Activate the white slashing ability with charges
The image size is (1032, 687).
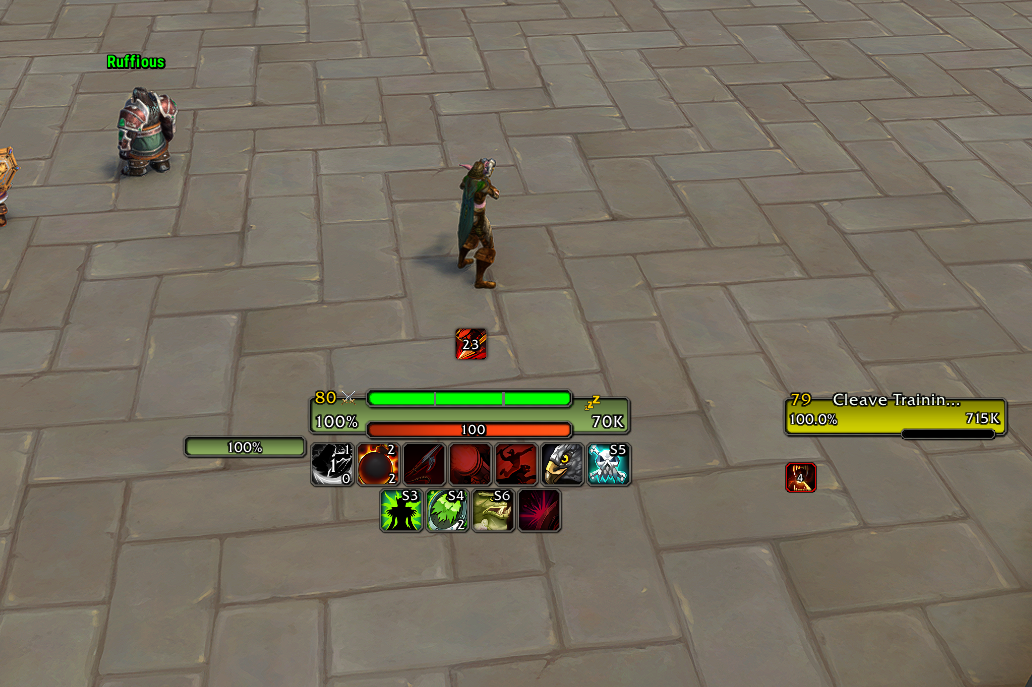[332, 465]
